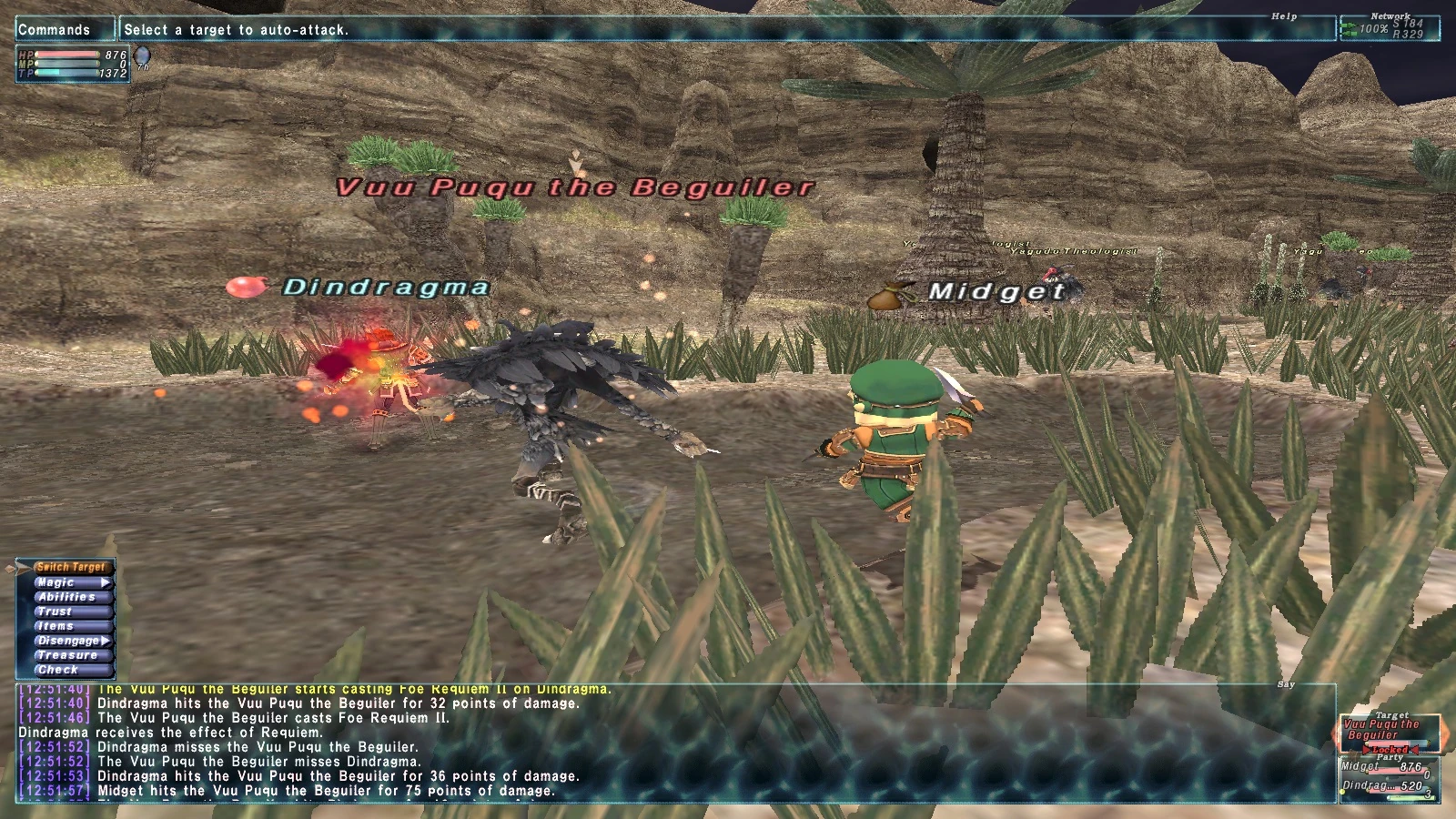Select Abilities from the action menu

pyautogui.click(x=66, y=597)
